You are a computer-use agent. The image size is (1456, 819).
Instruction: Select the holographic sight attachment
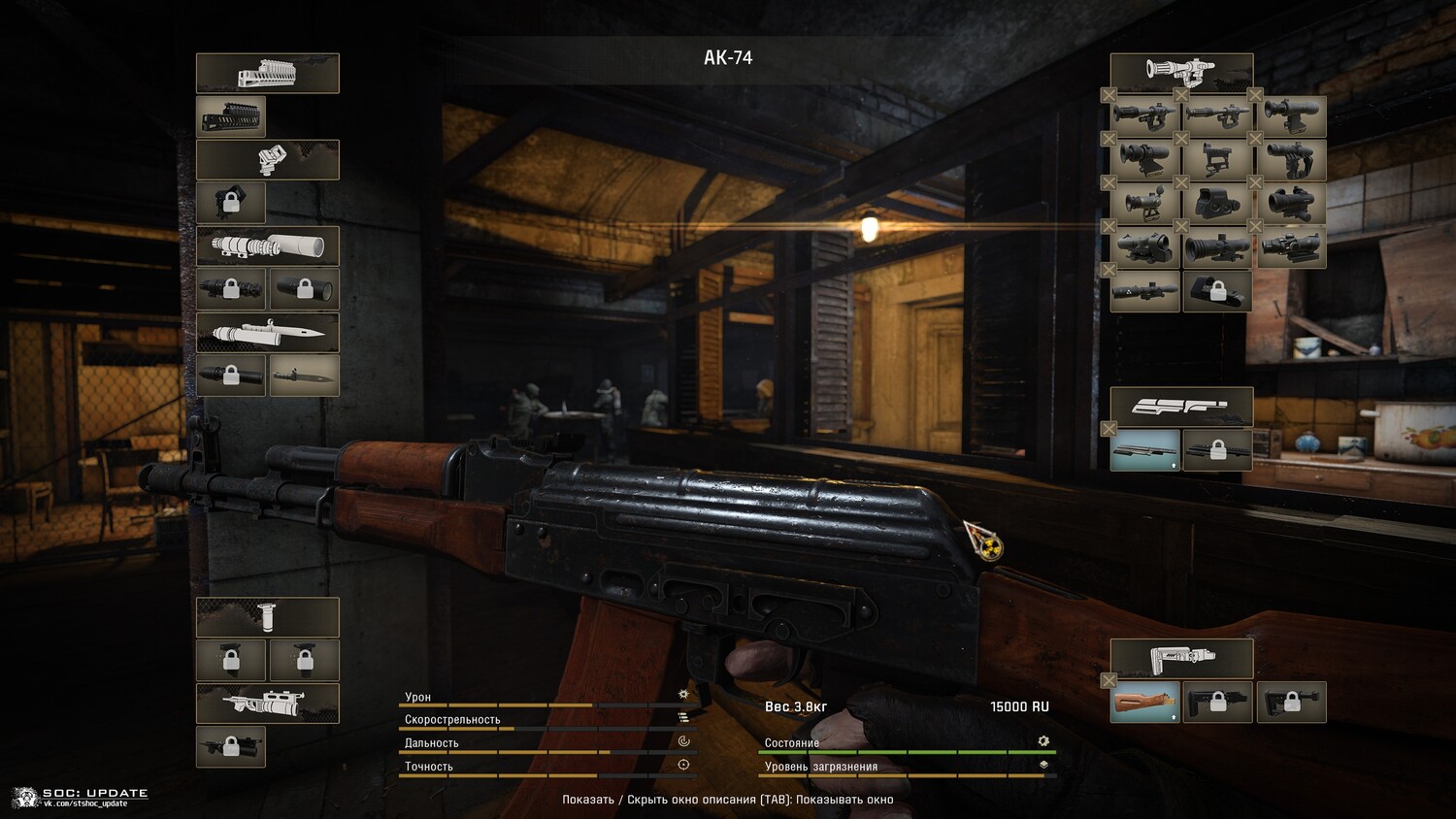1217,203
